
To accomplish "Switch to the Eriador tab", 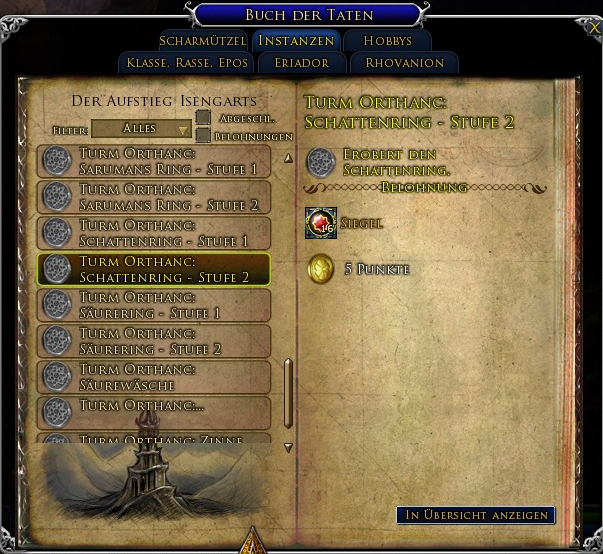I will 298,63.
